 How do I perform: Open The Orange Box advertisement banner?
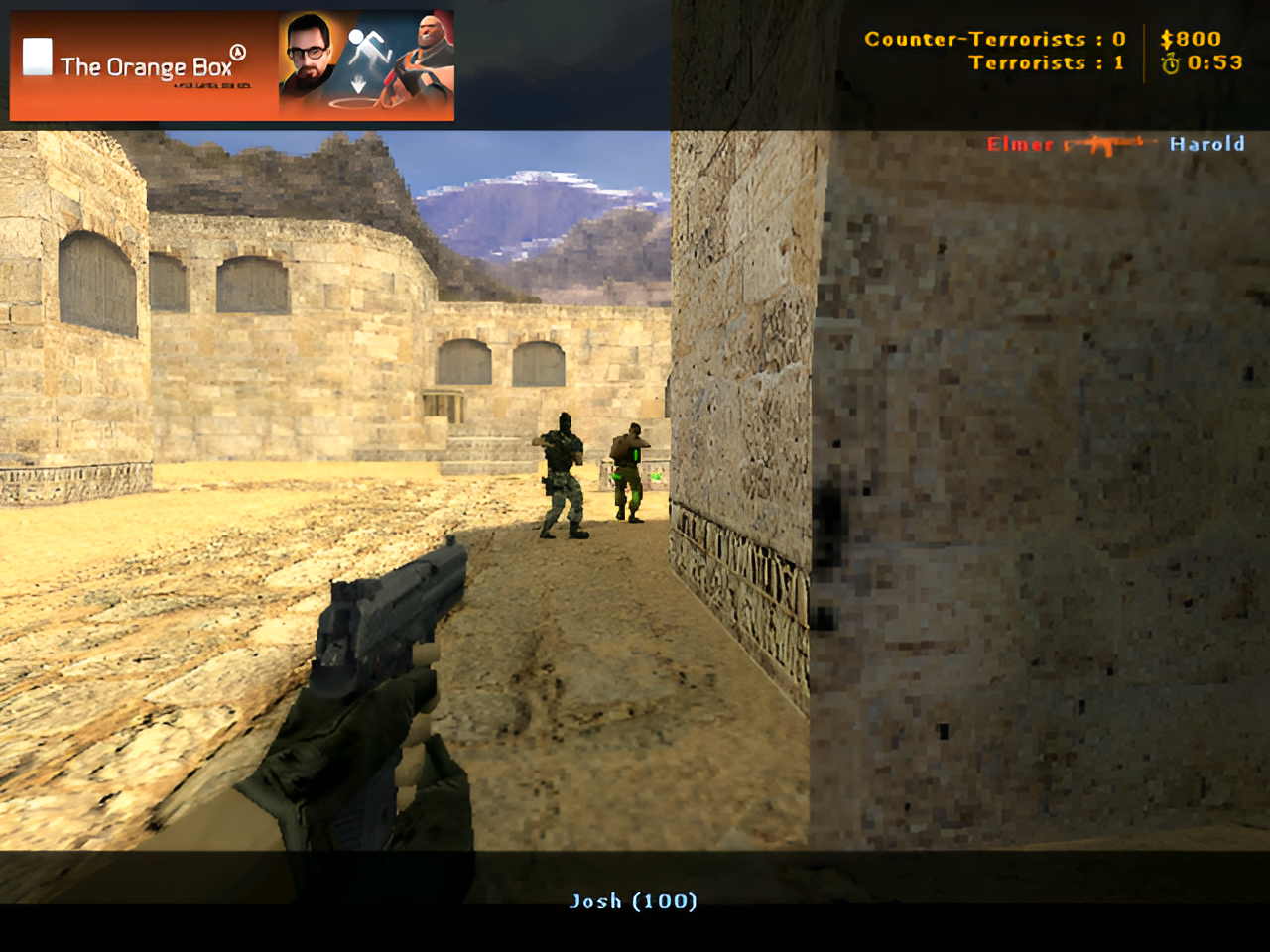232,65
